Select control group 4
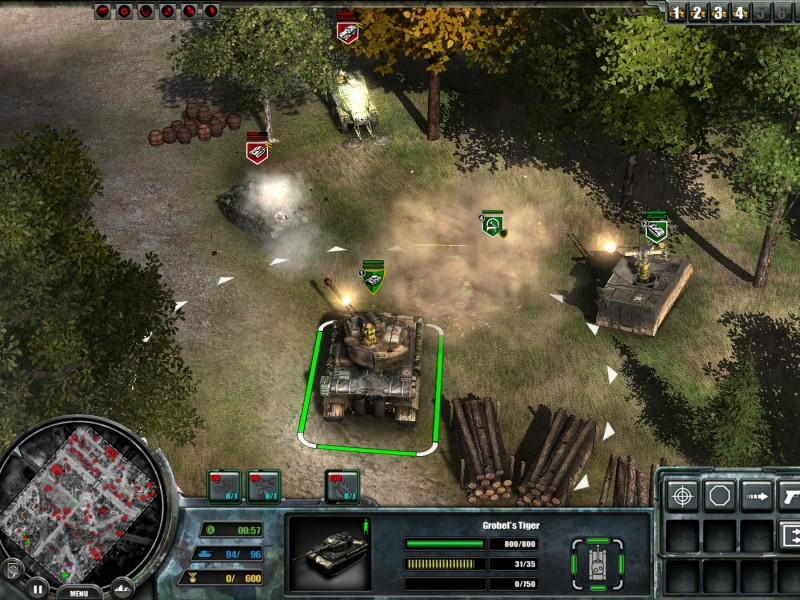 coord(740,13)
